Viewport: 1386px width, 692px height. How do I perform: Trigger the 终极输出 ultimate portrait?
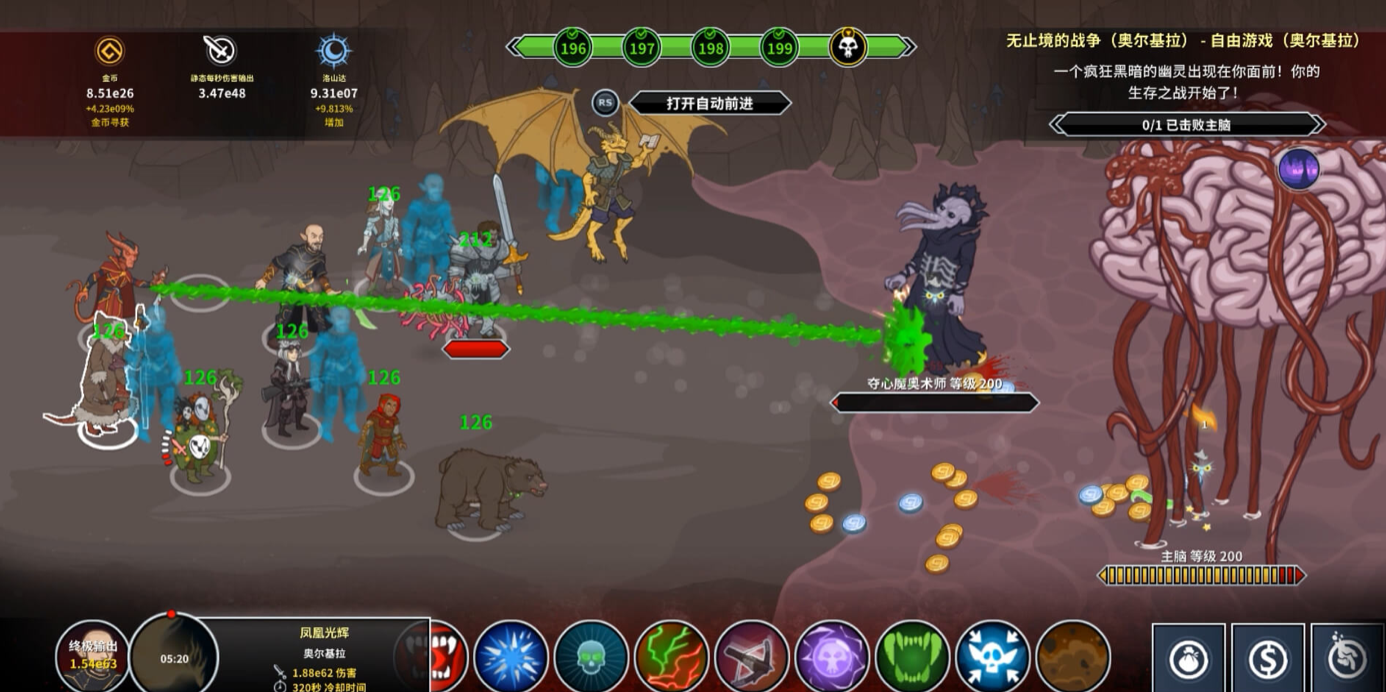pyautogui.click(x=92, y=655)
